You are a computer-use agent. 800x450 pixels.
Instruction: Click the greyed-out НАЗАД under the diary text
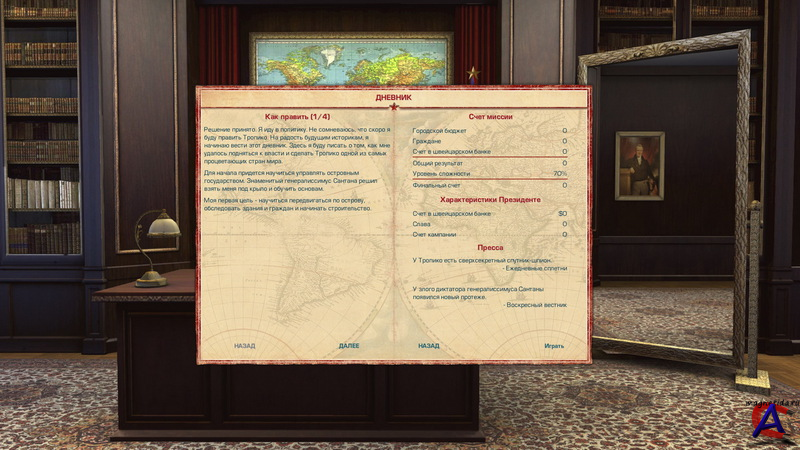pyautogui.click(x=244, y=346)
